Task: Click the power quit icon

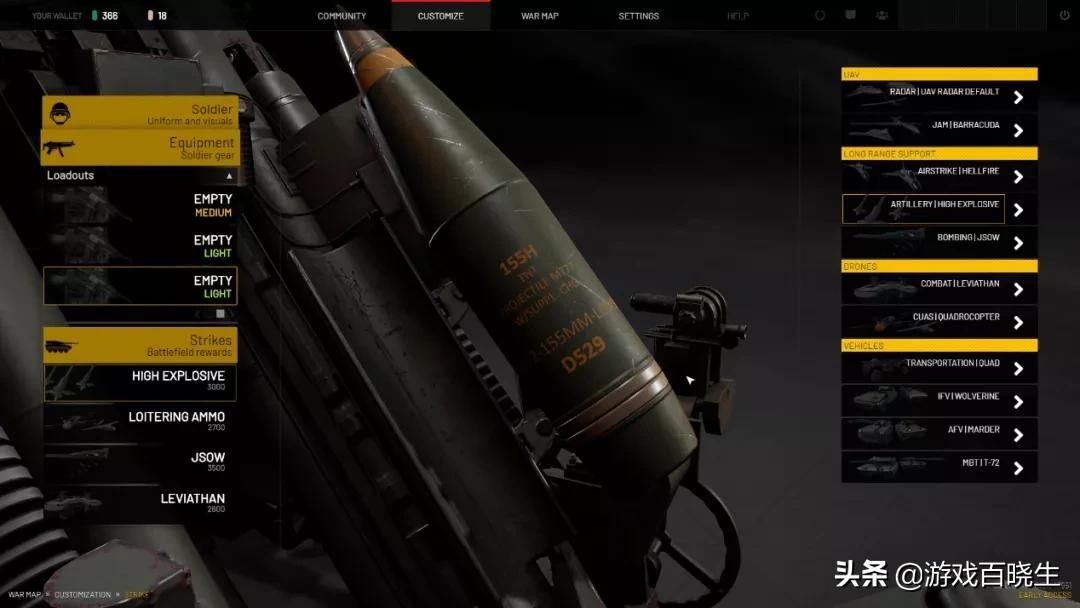Action: (1064, 16)
